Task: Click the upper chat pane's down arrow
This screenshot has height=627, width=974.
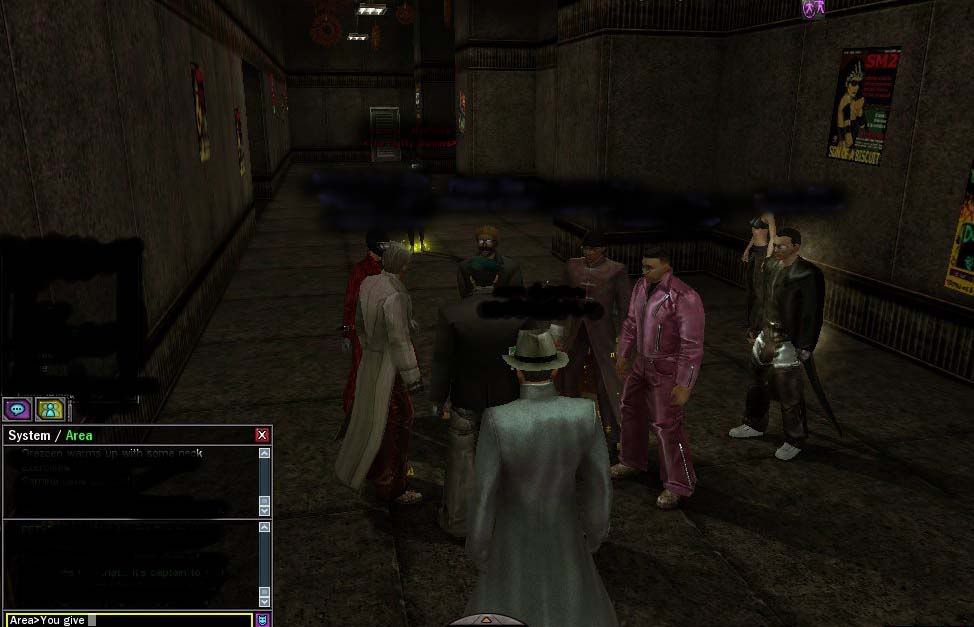Action: click(264, 510)
